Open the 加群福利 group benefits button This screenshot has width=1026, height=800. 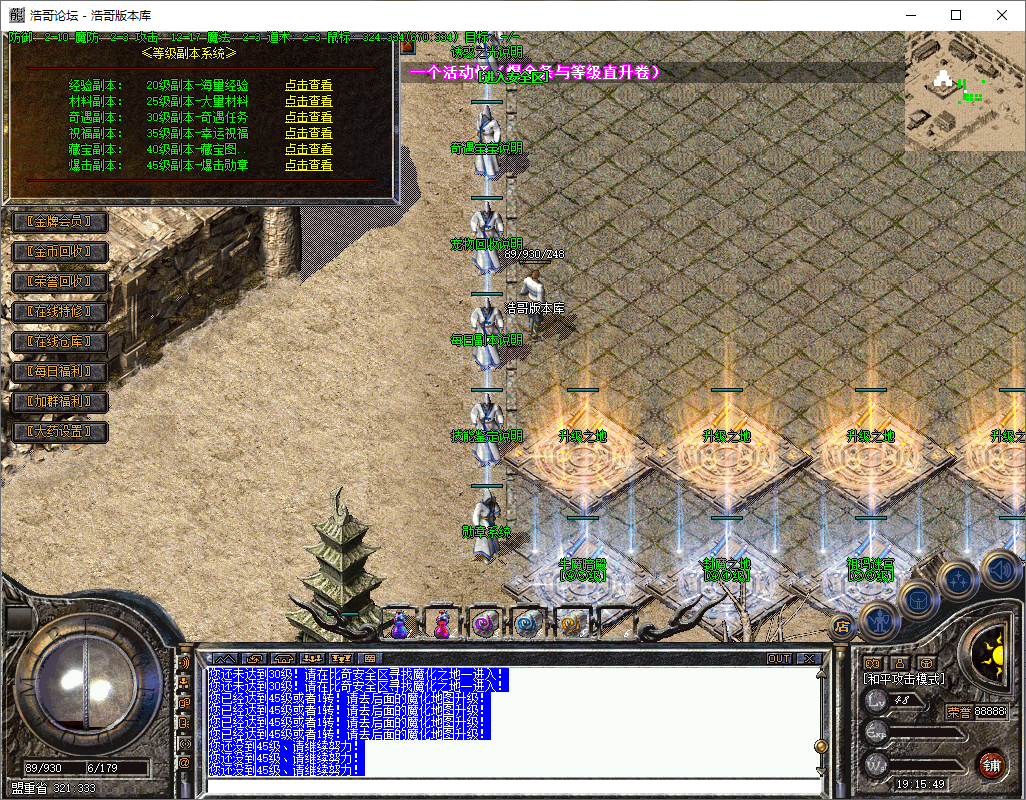point(59,402)
